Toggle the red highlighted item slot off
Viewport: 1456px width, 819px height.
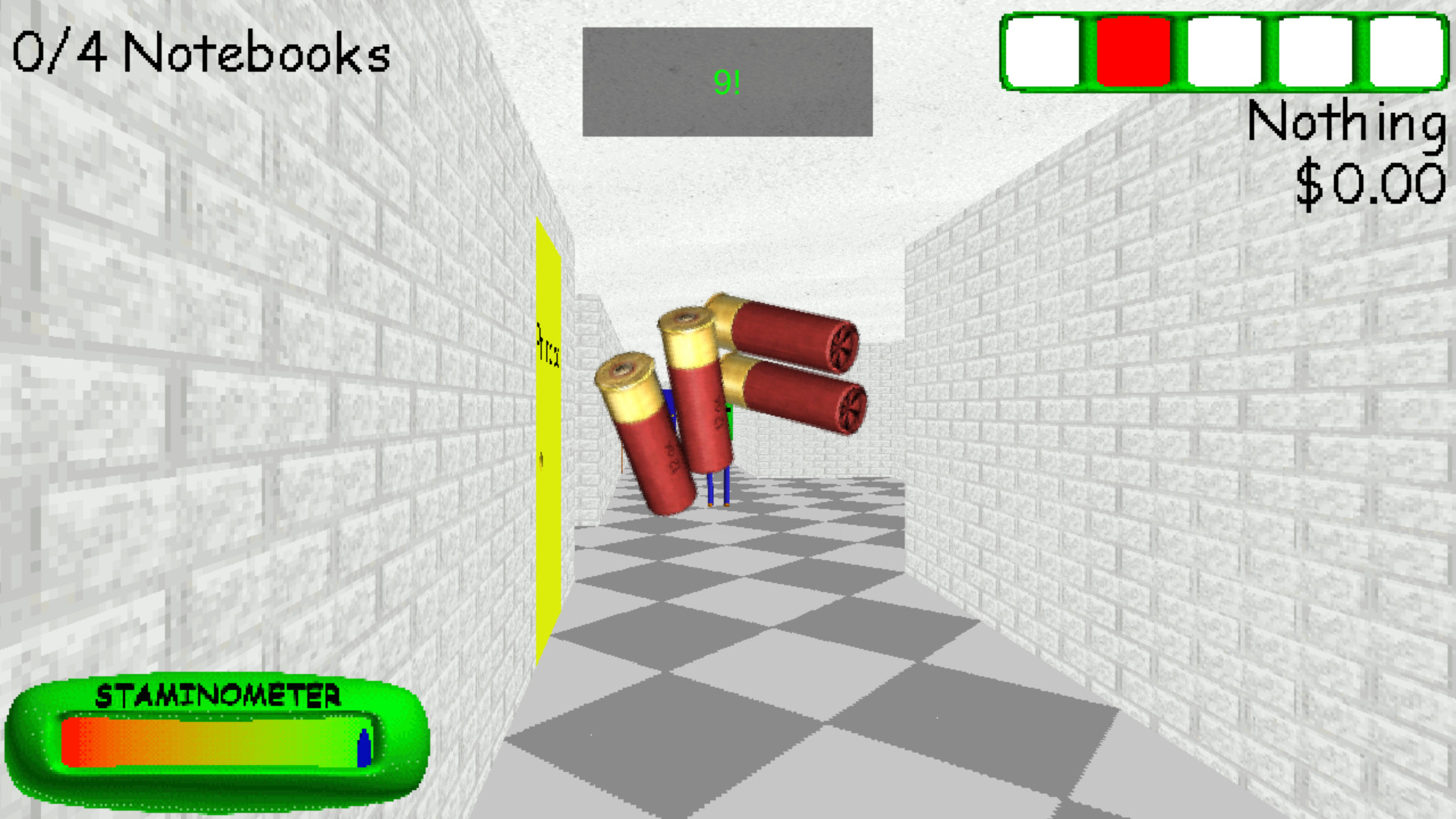(x=1135, y=50)
